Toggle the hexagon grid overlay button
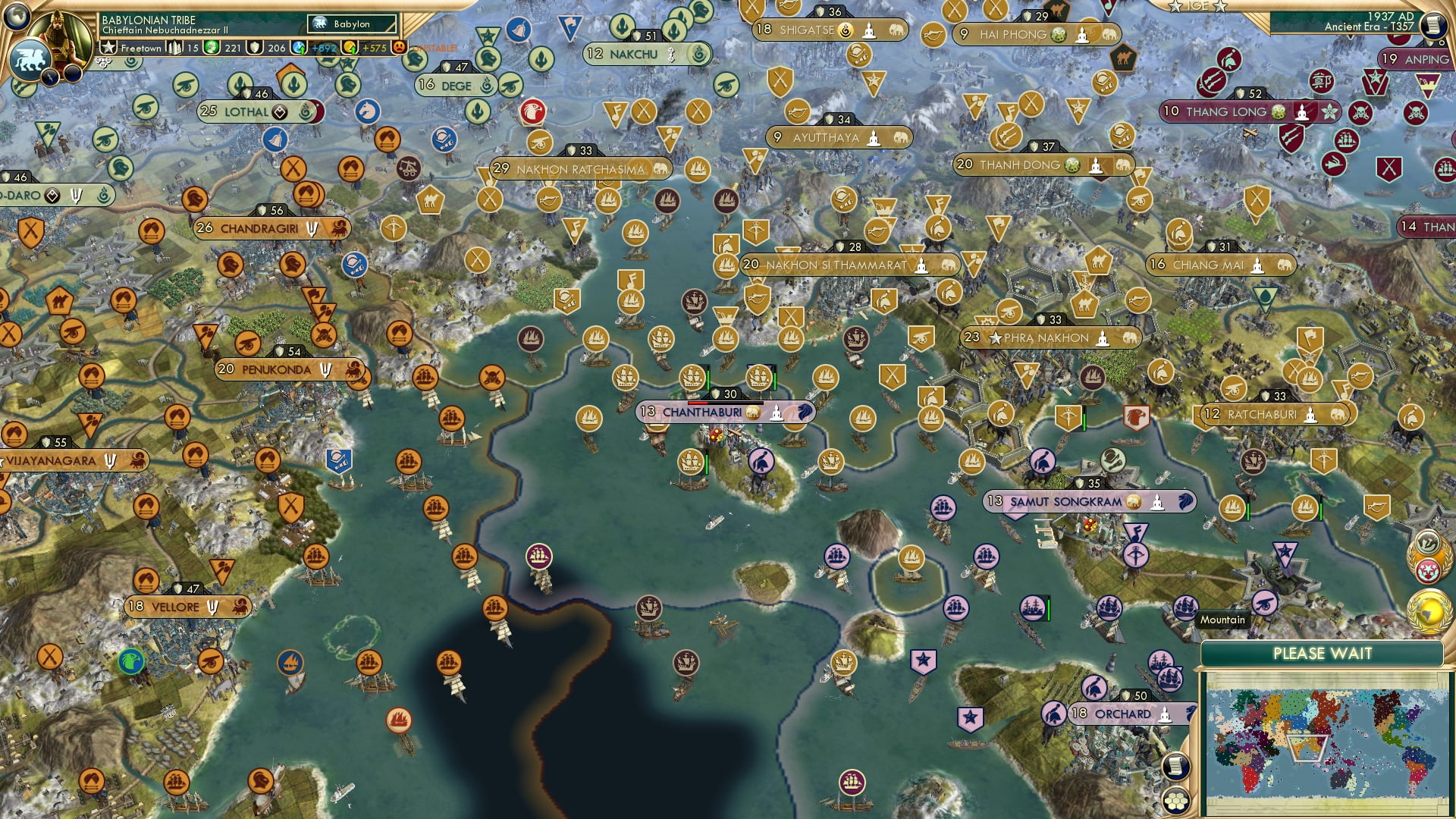 [x=1175, y=801]
